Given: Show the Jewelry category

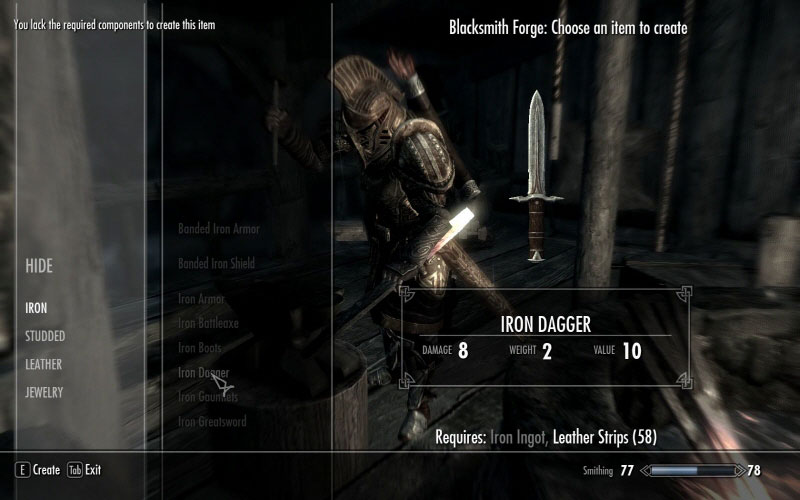Looking at the screenshot, I should (44, 392).
